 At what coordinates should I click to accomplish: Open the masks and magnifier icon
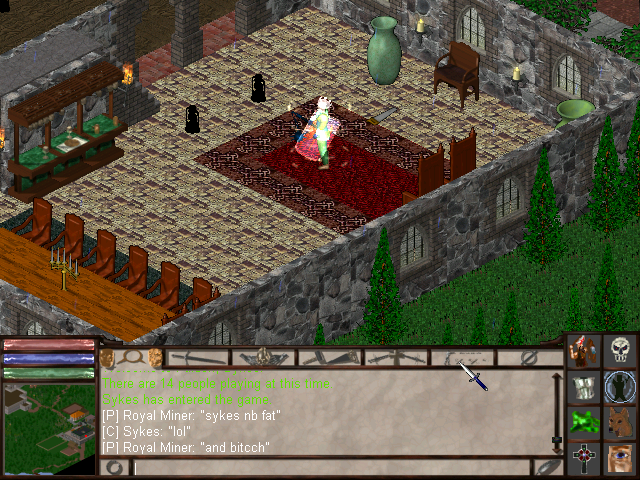[x=132, y=357]
